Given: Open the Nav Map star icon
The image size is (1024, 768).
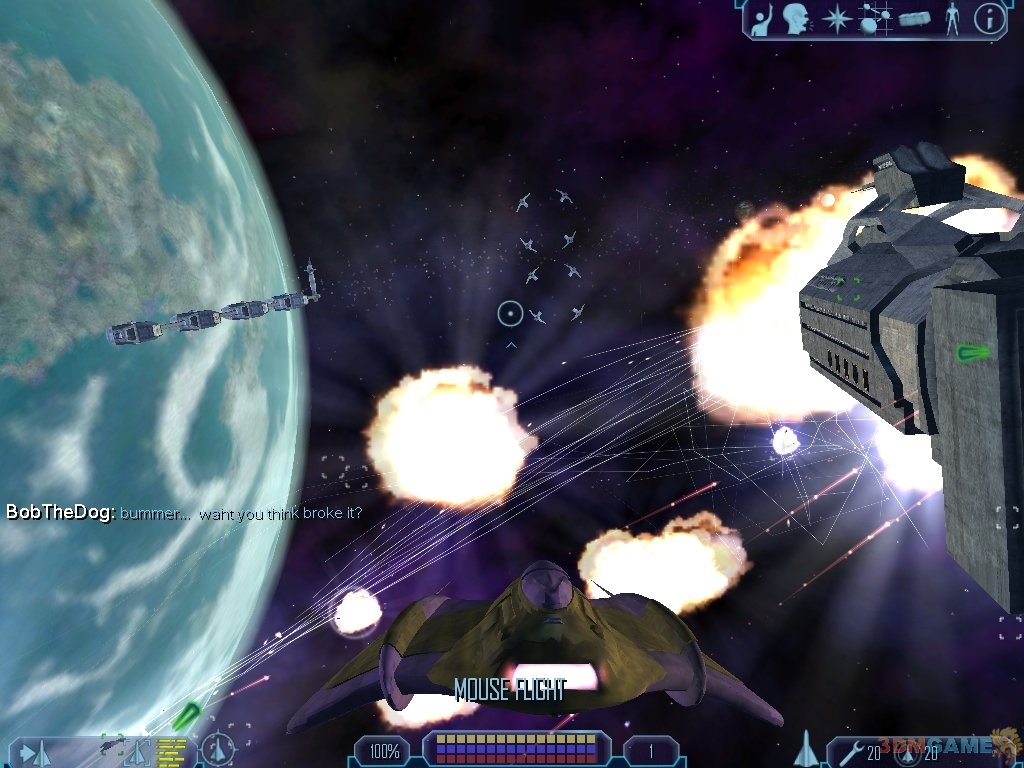Looking at the screenshot, I should pyautogui.click(x=835, y=18).
